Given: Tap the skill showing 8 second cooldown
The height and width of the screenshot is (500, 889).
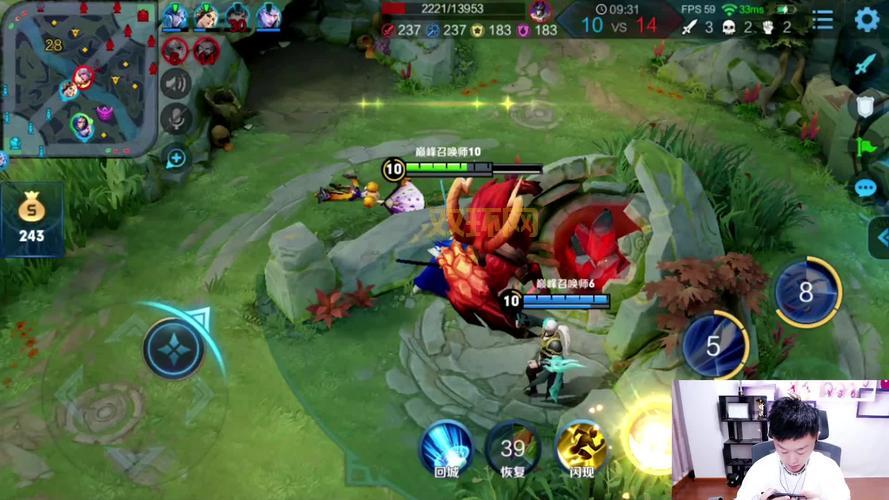Looking at the screenshot, I should click(x=807, y=292).
